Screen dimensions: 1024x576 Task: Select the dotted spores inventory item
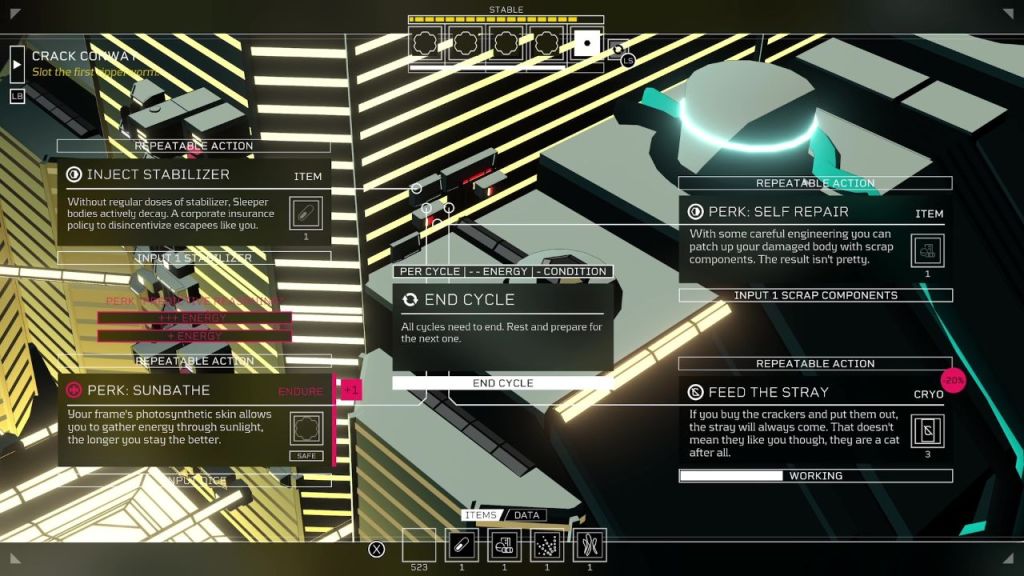point(547,545)
